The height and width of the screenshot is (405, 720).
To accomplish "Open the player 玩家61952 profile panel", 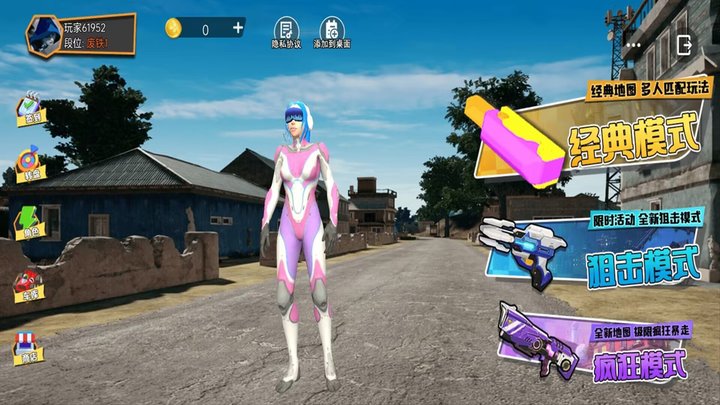I will pos(80,33).
